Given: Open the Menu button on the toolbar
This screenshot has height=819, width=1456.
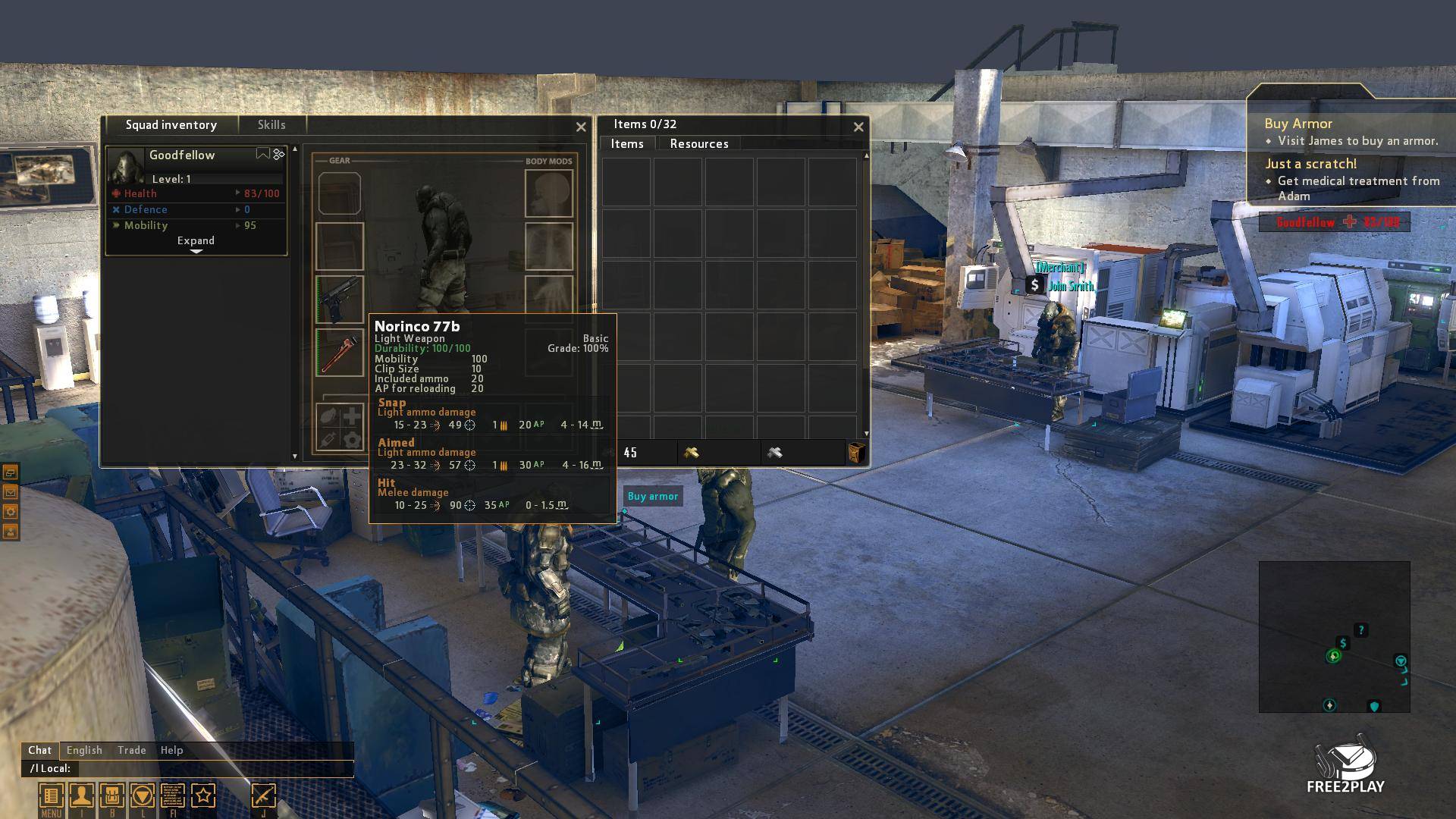Looking at the screenshot, I should point(51,797).
